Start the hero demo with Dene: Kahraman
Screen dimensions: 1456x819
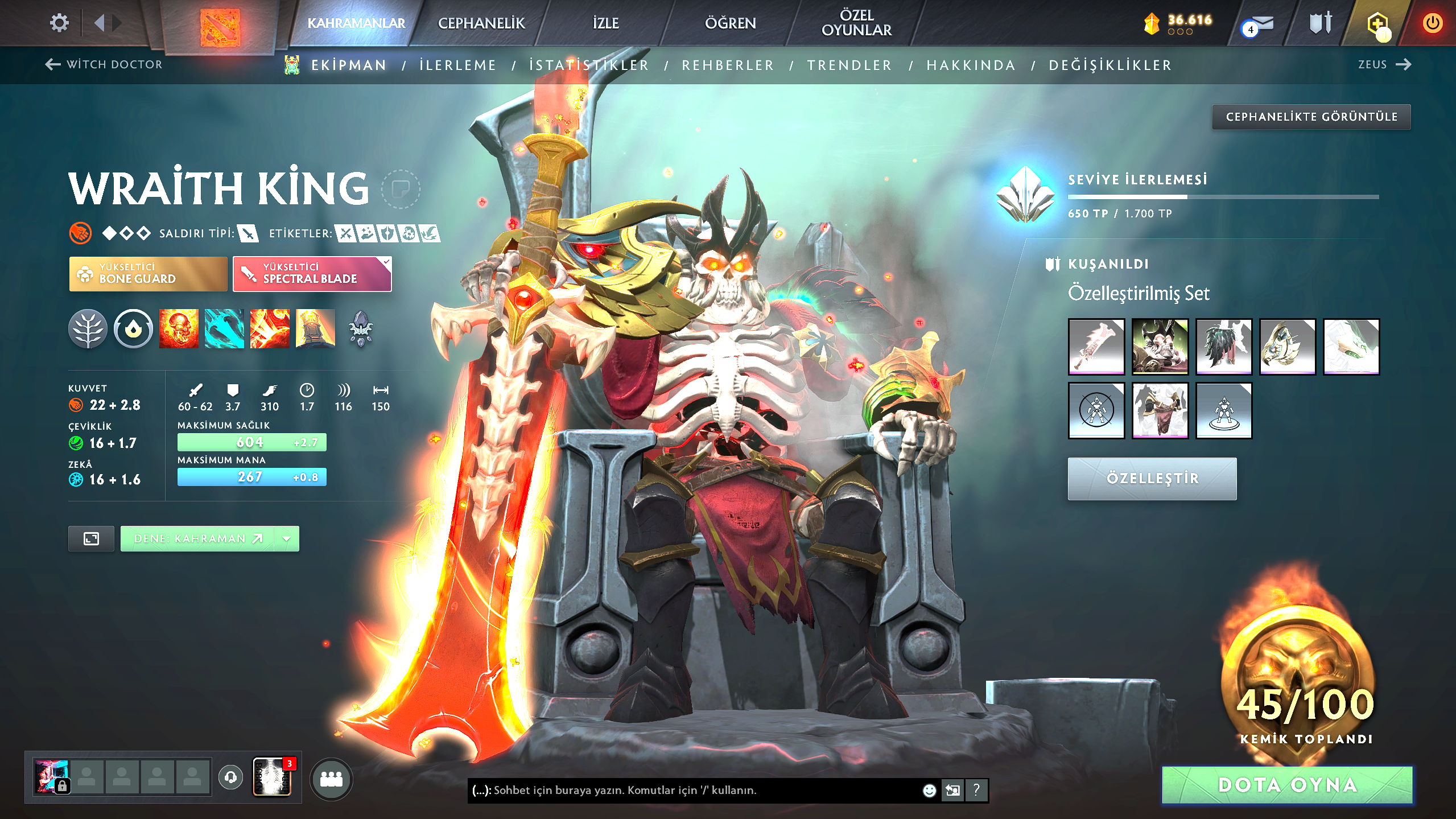point(197,538)
